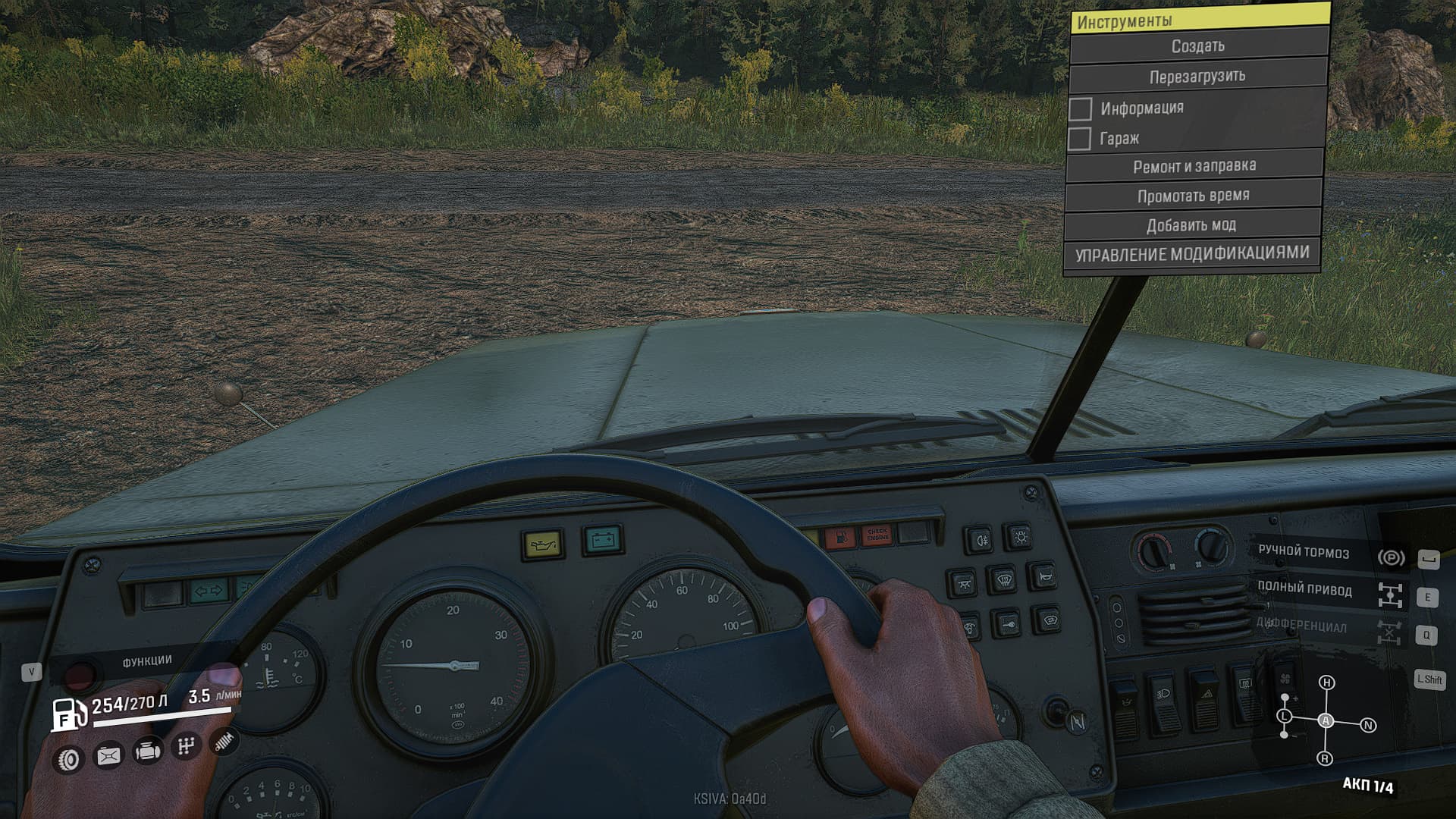The width and height of the screenshot is (1456, 819).
Task: Toggle the Дифференциал lock icon
Action: click(x=1389, y=632)
